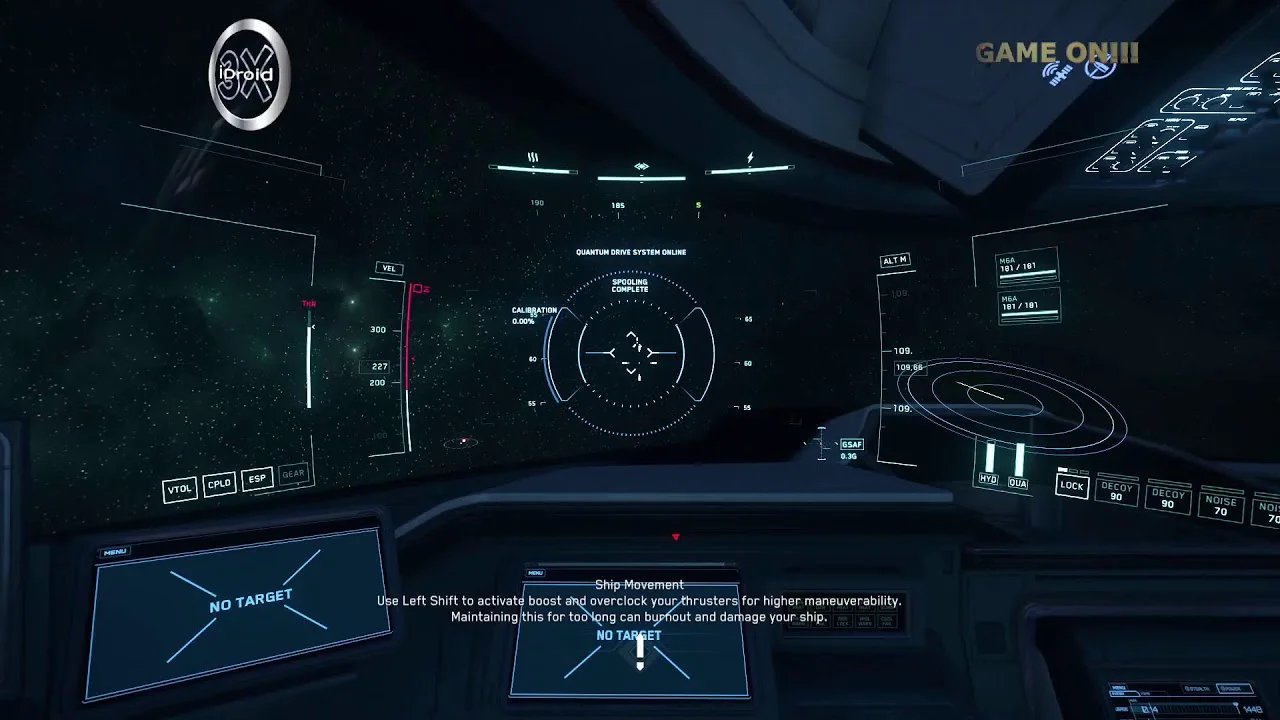
Task: Click the QUA quantum fuel label
Action: click(1018, 483)
